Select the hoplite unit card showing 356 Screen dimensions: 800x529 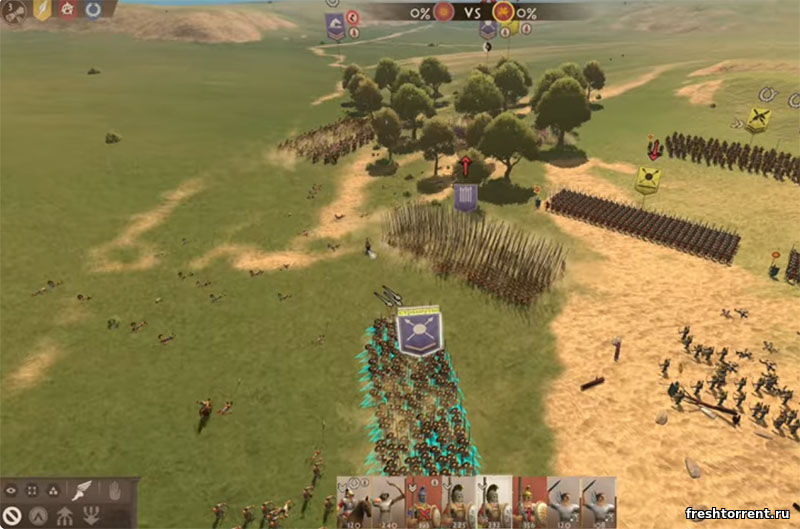pyautogui.click(x=528, y=502)
